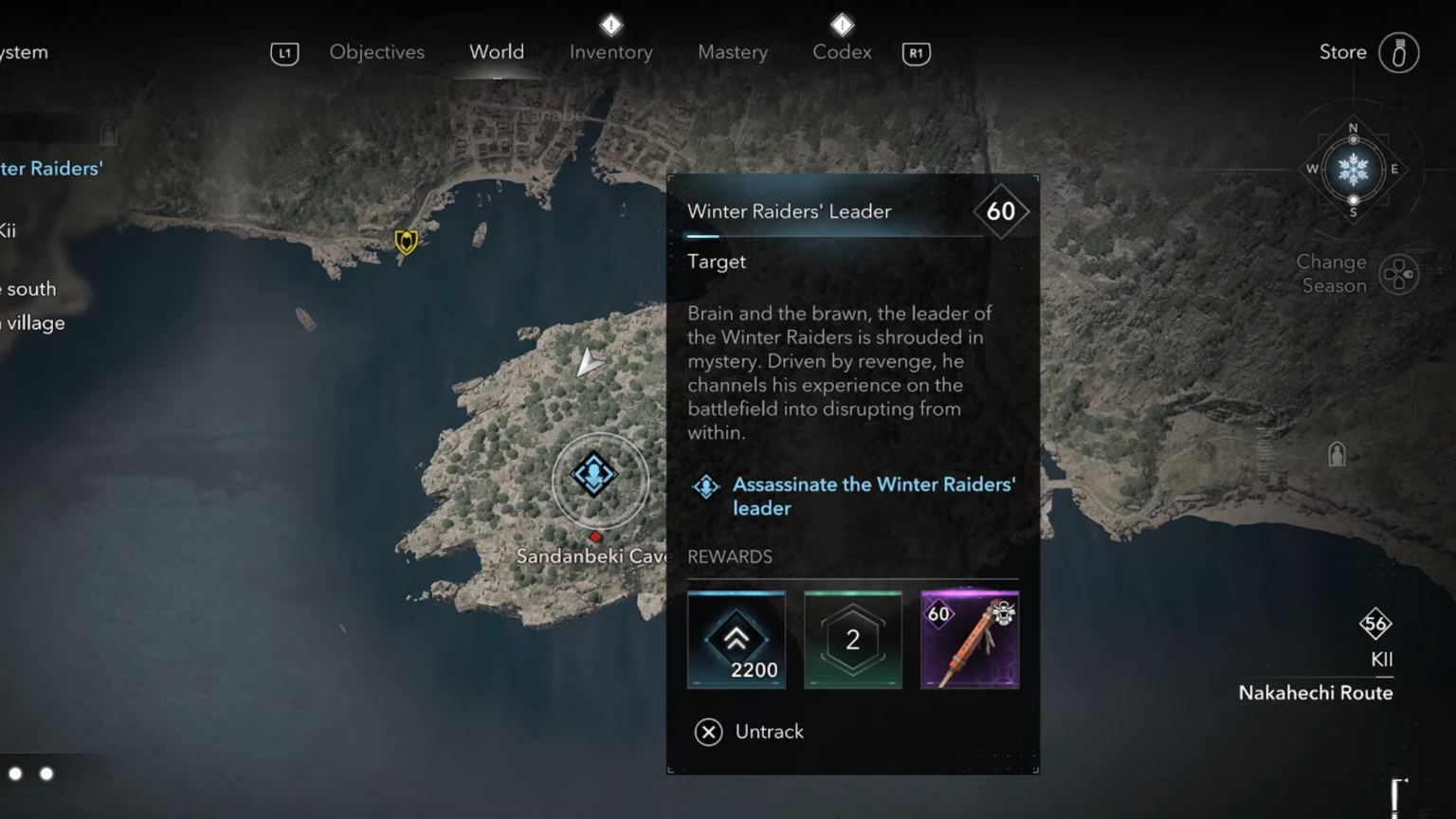Select the level 60 weapon reward icon
Viewport: 1456px width, 819px height.
coord(970,640)
